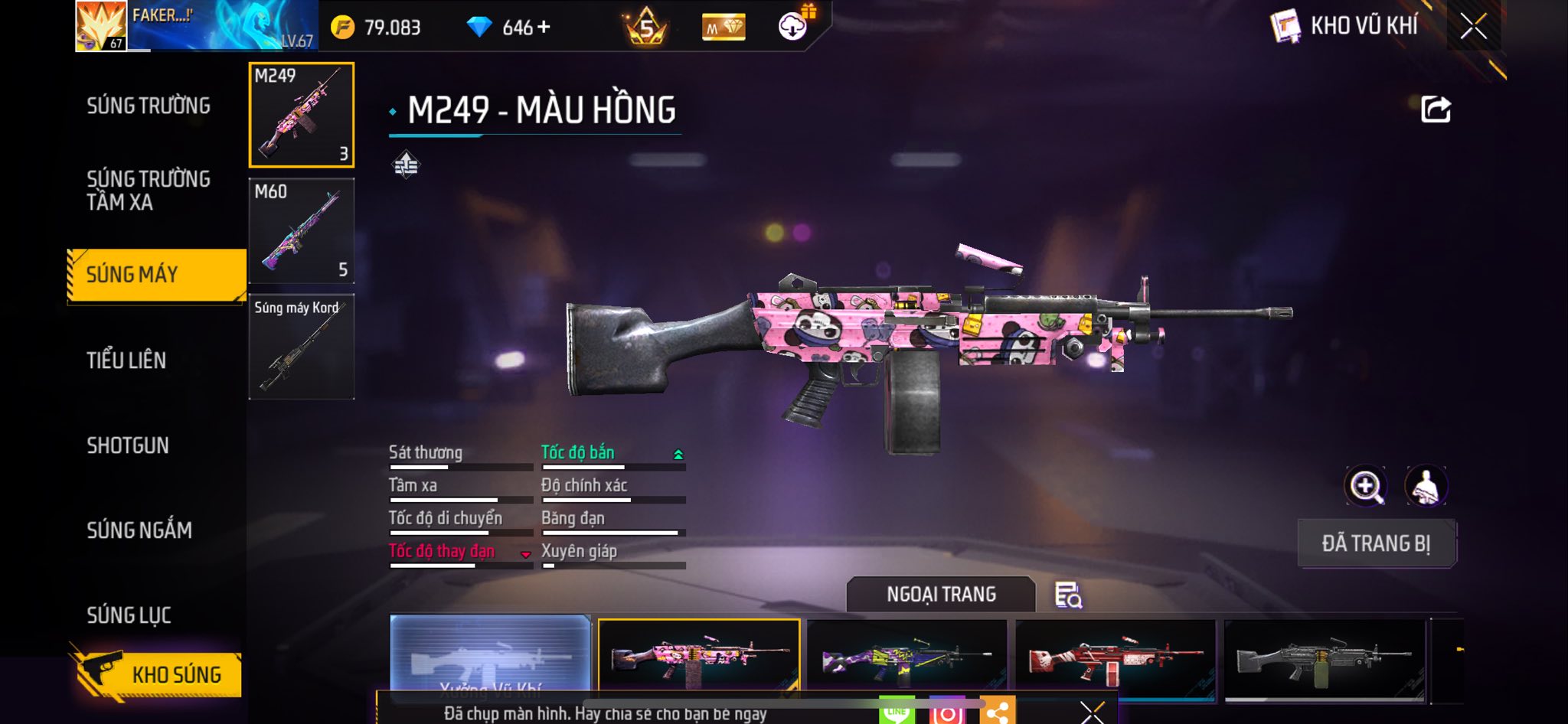The image size is (1568, 724).
Task: Switch to Súng Lục category
Action: pos(129,615)
